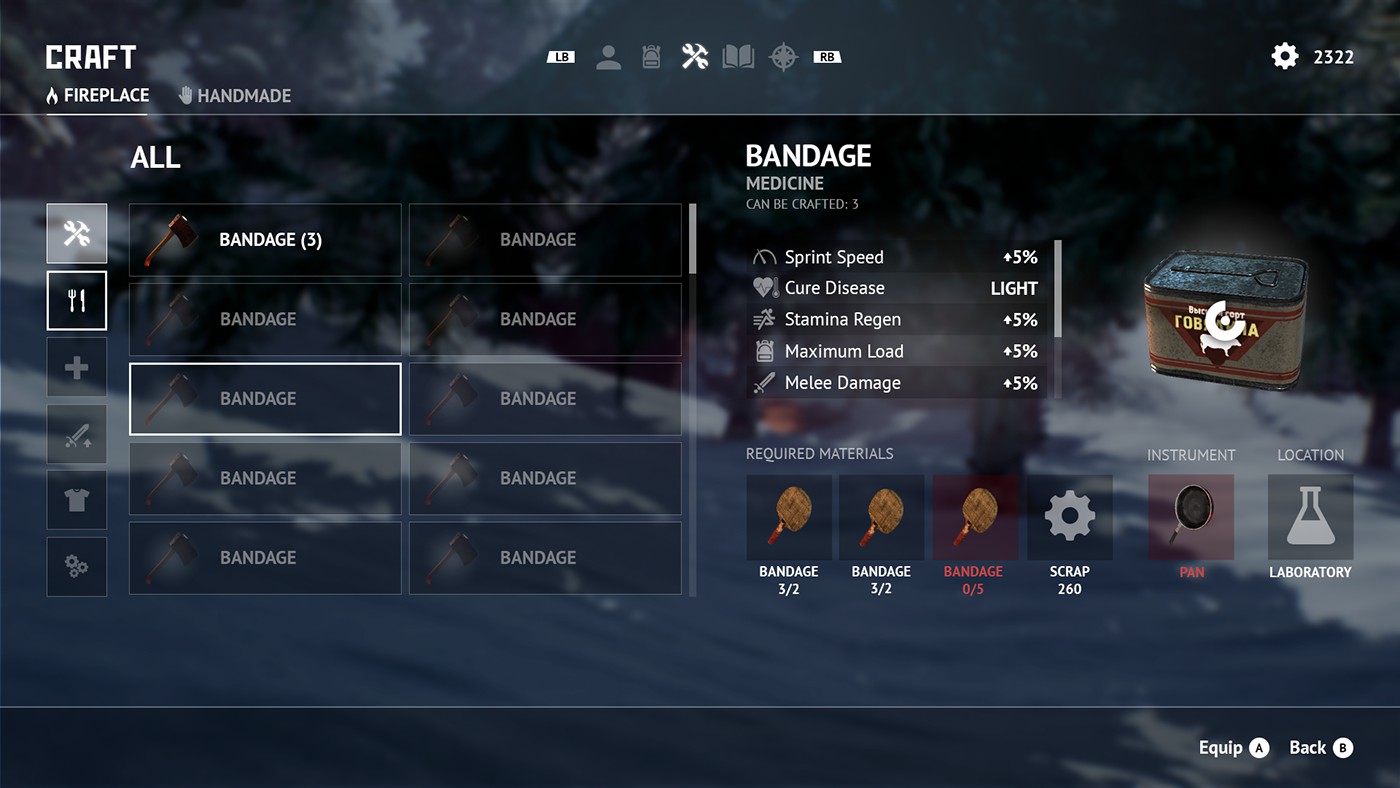The image size is (1400, 788).
Task: Open the character silhouette menu icon
Action: [608, 57]
